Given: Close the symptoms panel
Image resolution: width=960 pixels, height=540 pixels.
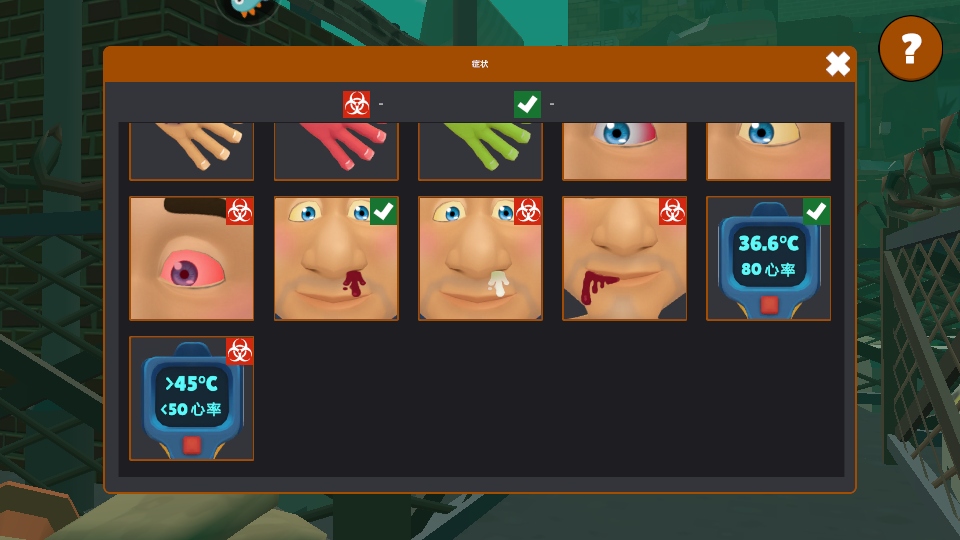Looking at the screenshot, I should (x=838, y=65).
